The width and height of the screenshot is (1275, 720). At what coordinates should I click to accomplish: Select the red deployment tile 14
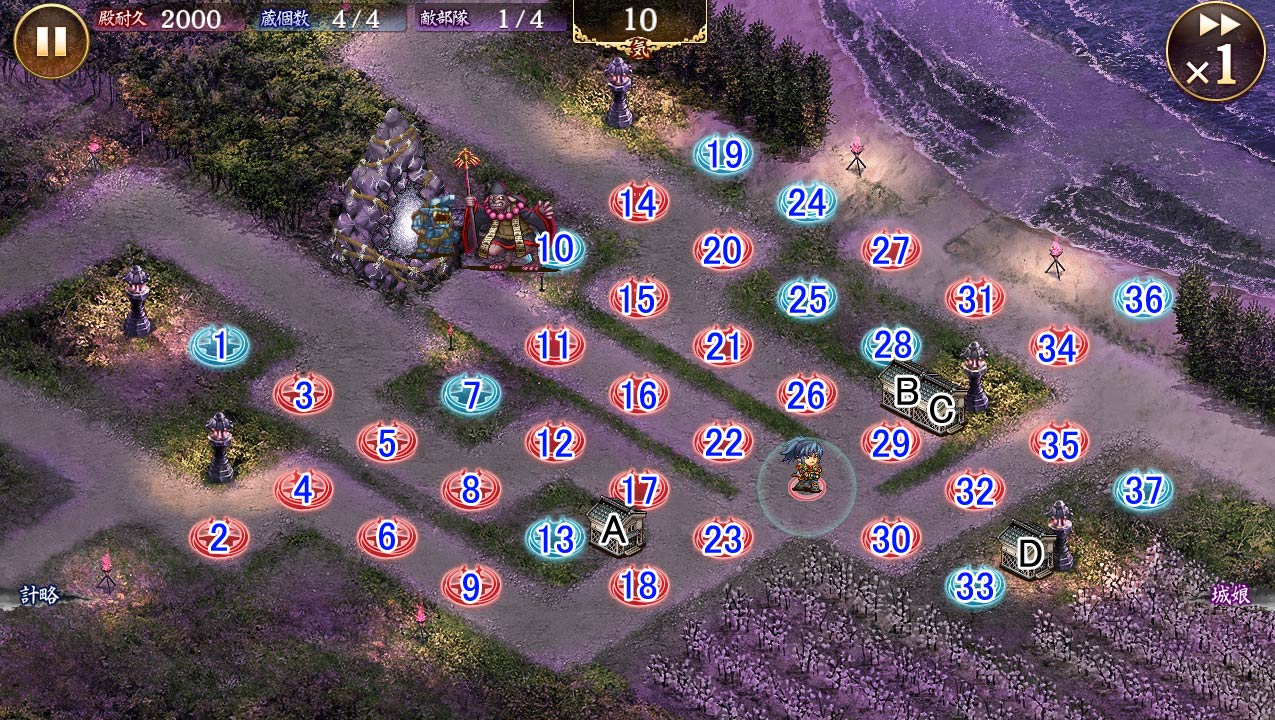(638, 203)
